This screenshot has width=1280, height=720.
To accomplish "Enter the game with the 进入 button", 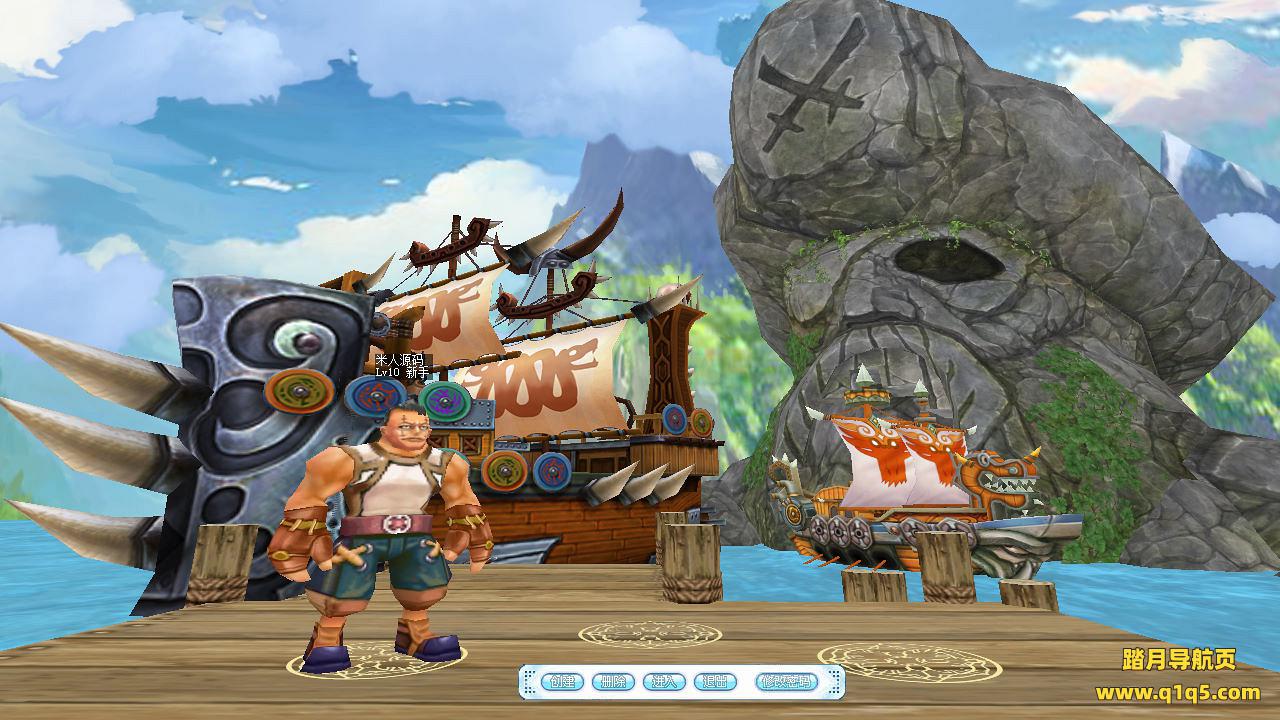I will pos(664,682).
